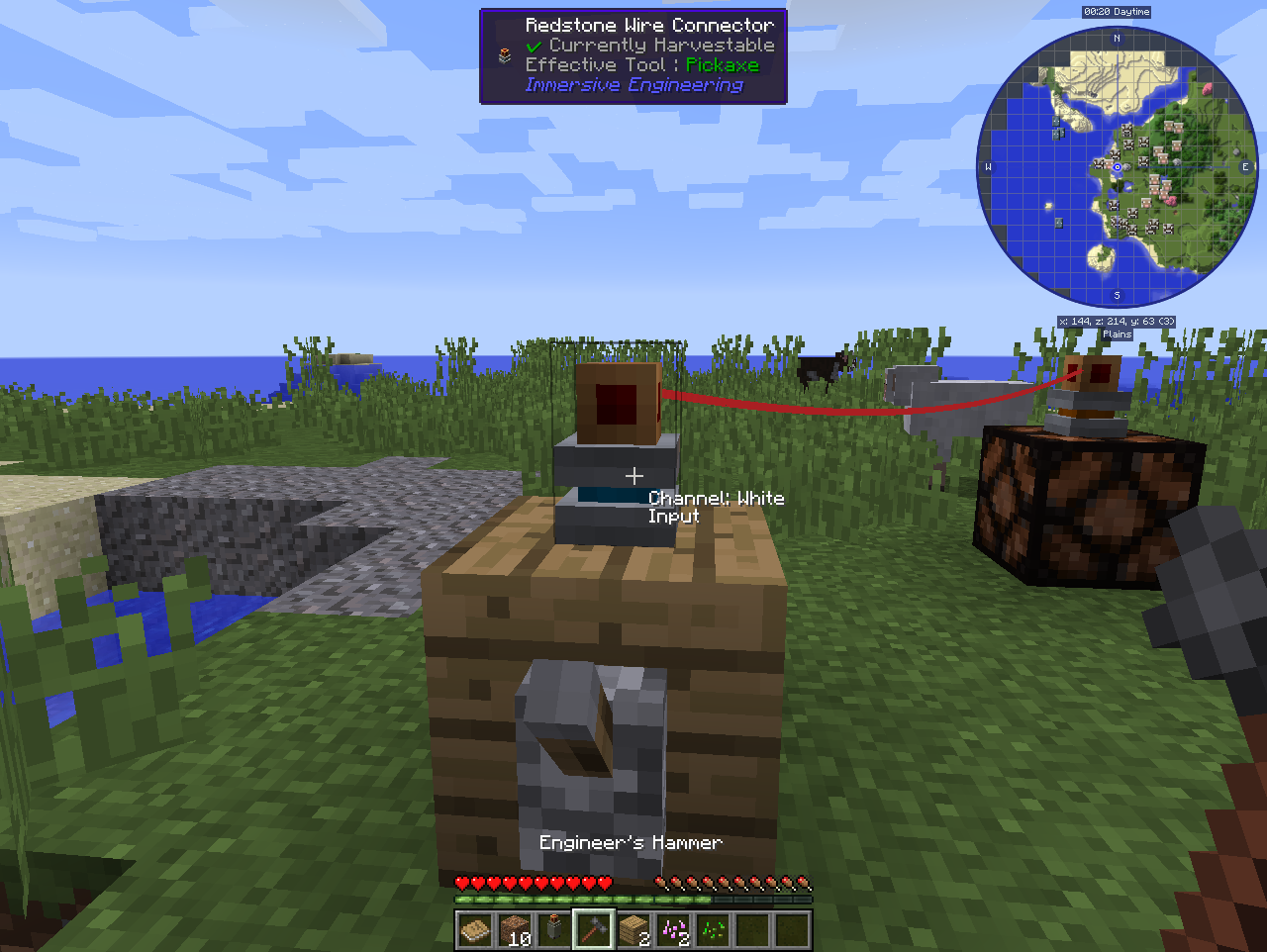Select the redstone wire connector hotbar slot
Viewport: 1267px width, 952px height.
tap(554, 930)
